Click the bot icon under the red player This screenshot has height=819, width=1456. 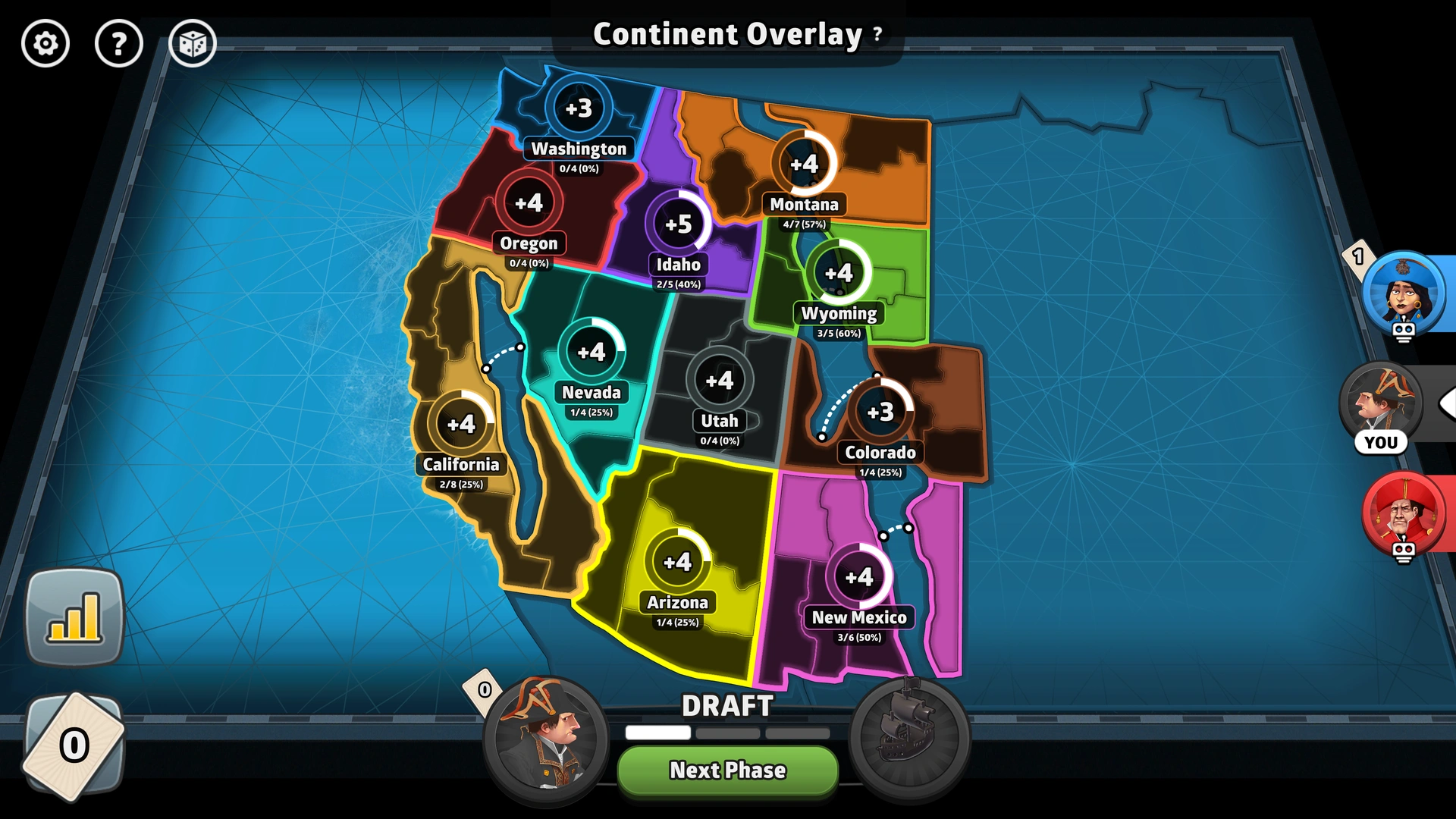(x=1404, y=553)
